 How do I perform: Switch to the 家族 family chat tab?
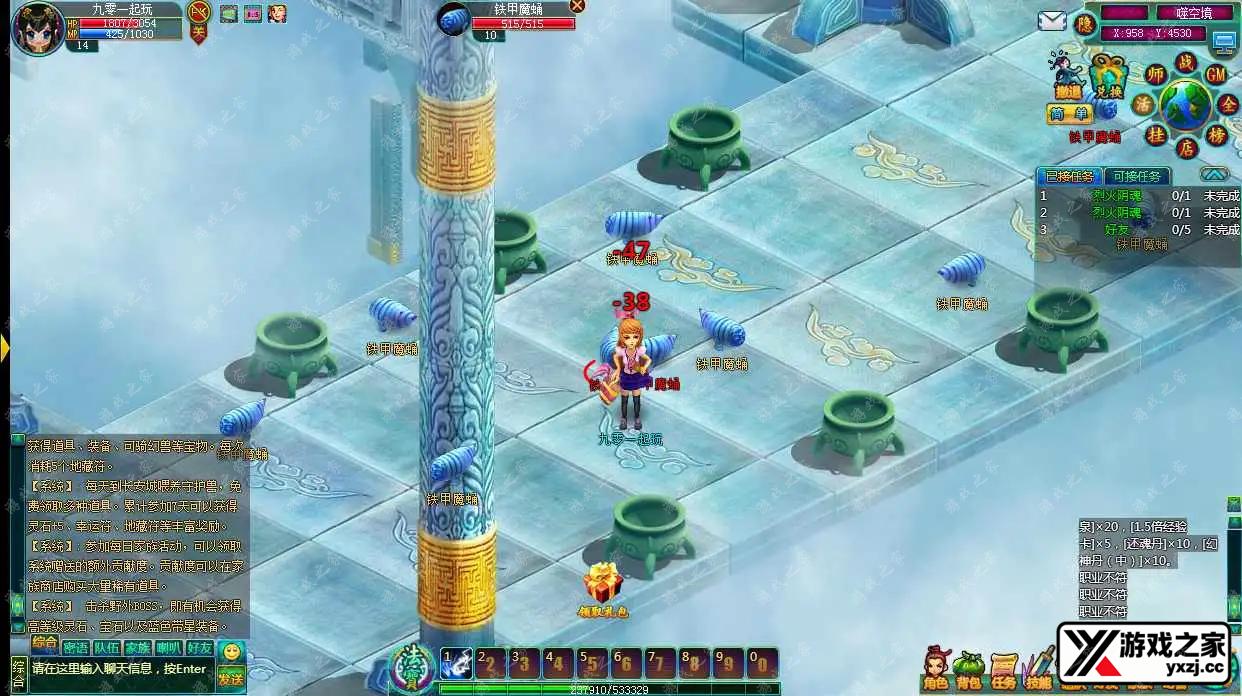[137, 647]
